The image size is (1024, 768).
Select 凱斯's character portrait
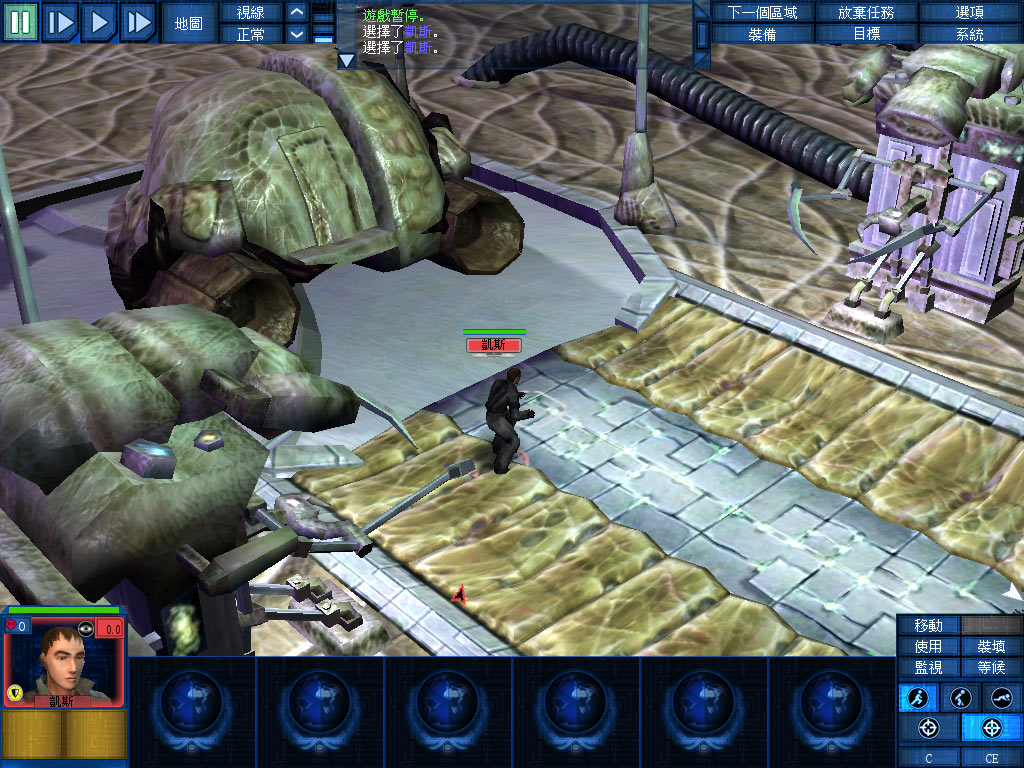point(63,662)
